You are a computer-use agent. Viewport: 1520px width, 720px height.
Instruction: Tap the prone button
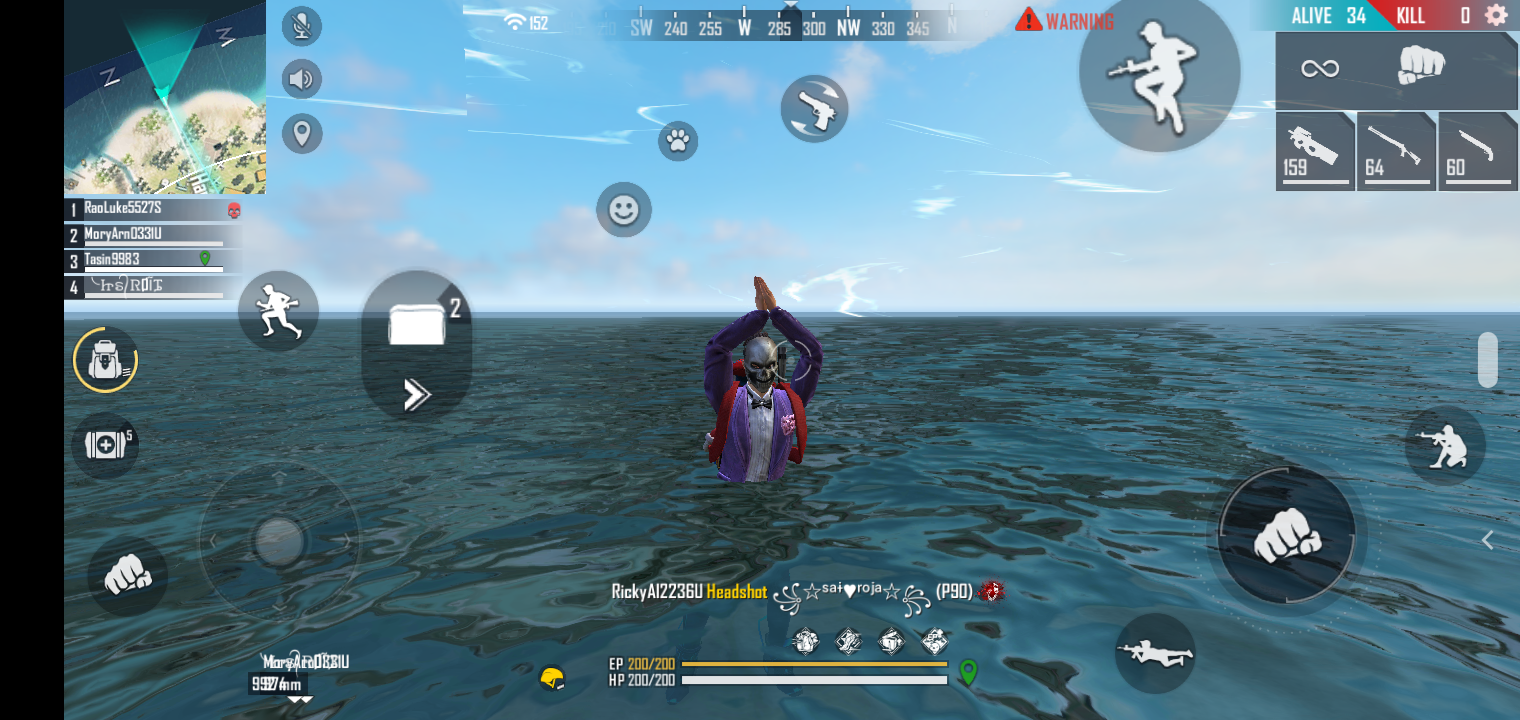pyautogui.click(x=1155, y=653)
